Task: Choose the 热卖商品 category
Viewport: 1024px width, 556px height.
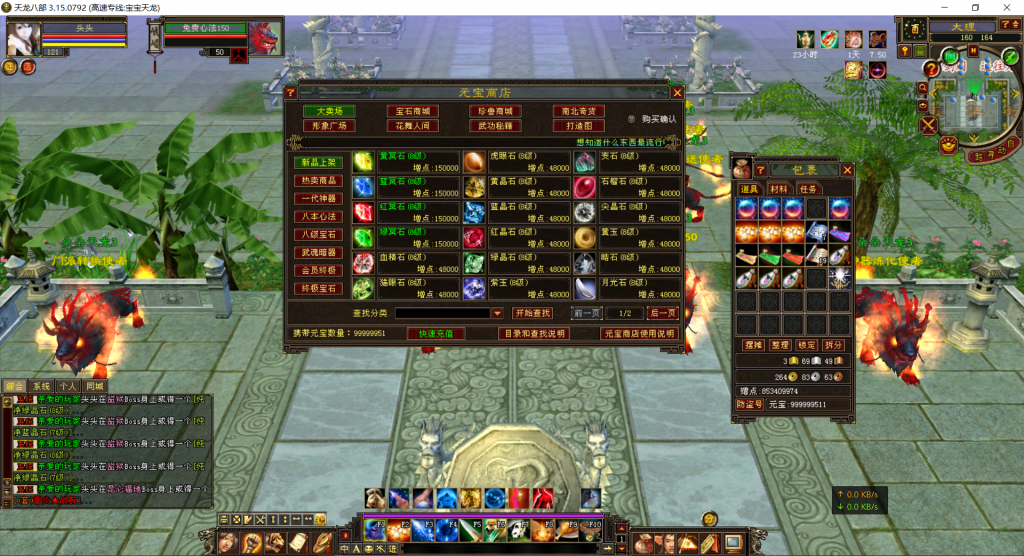Action: point(319,181)
